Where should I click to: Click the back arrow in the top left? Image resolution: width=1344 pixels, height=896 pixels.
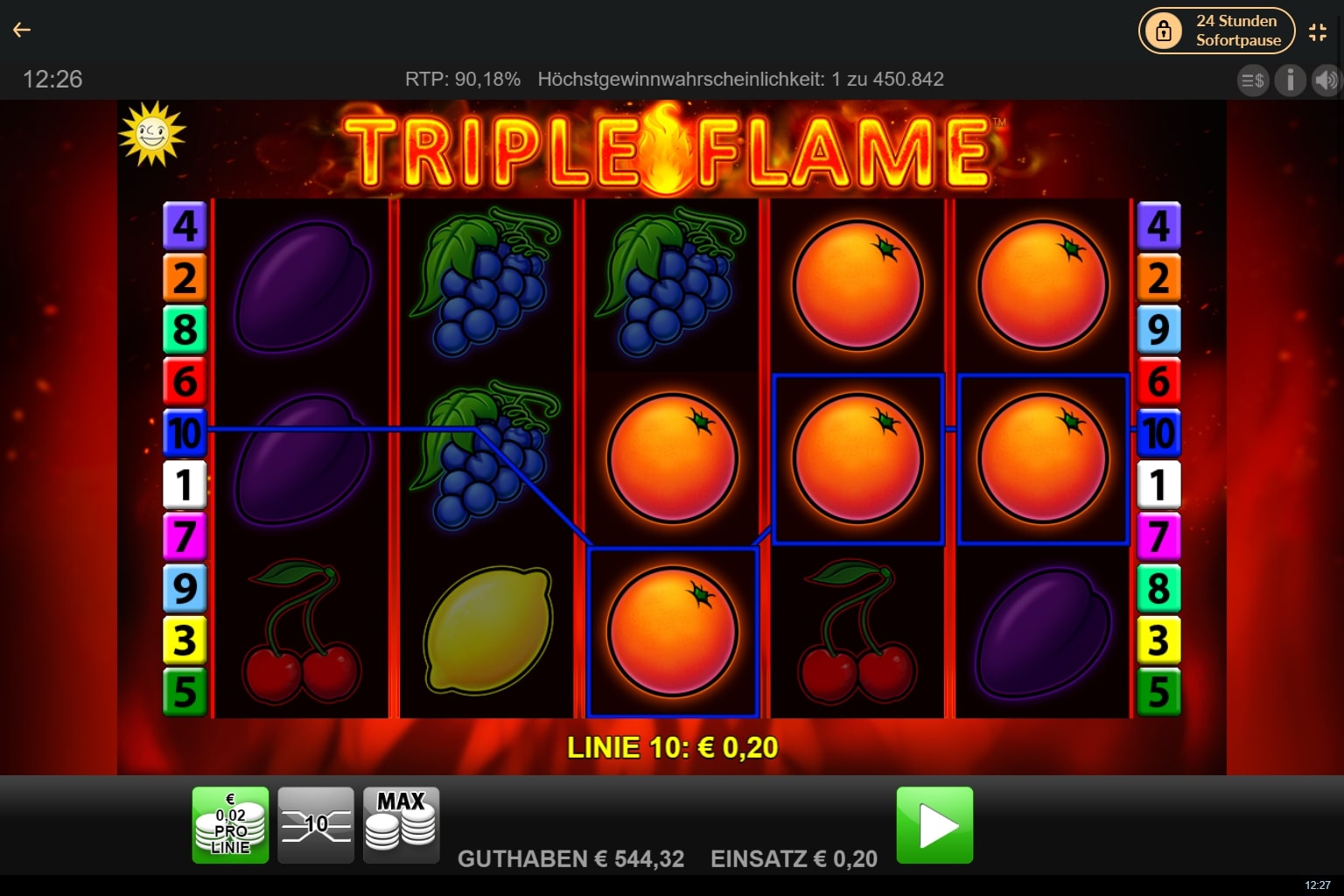(22, 29)
